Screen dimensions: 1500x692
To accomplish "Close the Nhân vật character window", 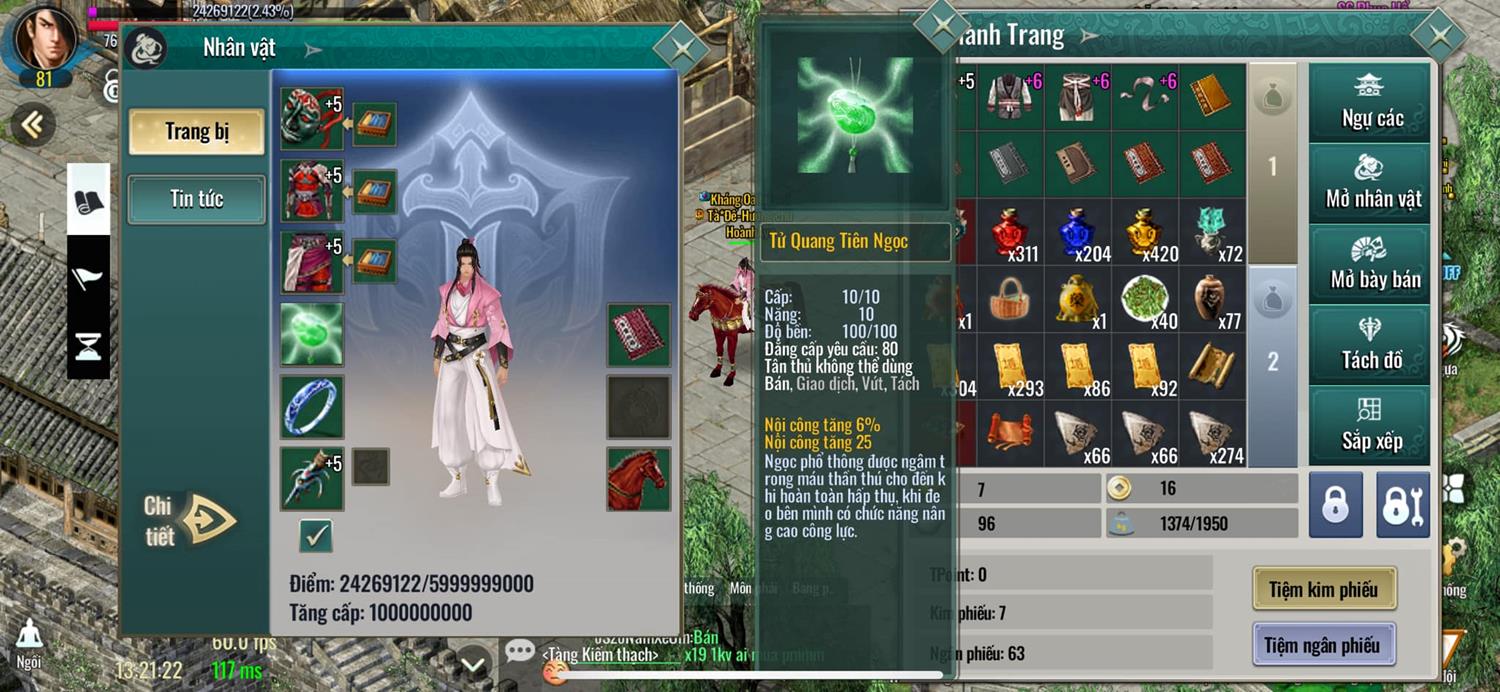I will (682, 47).
